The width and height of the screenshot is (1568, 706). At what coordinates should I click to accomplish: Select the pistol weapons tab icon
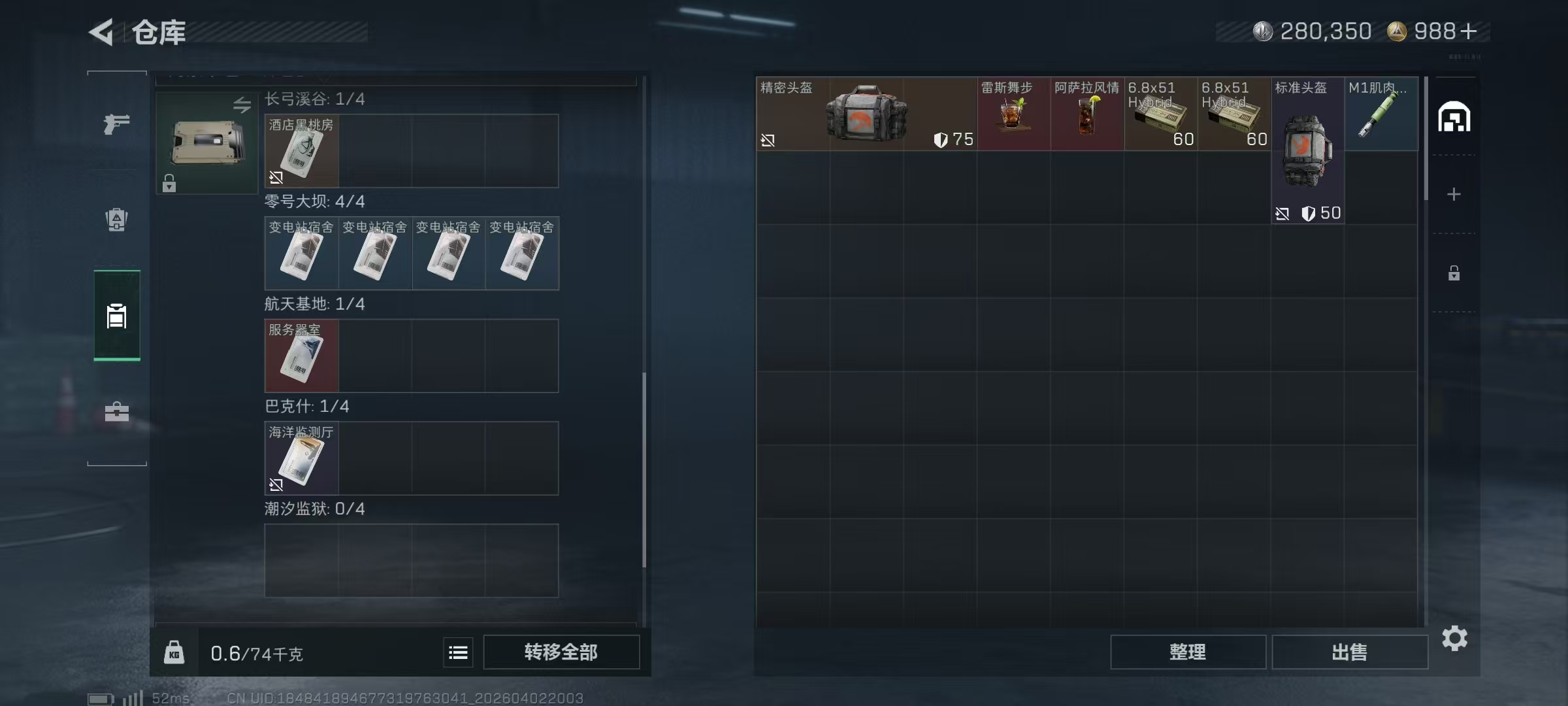[x=116, y=124]
